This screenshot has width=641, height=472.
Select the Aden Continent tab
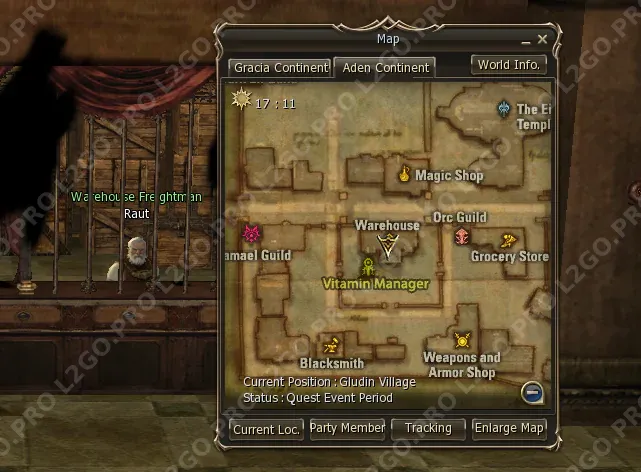(385, 68)
